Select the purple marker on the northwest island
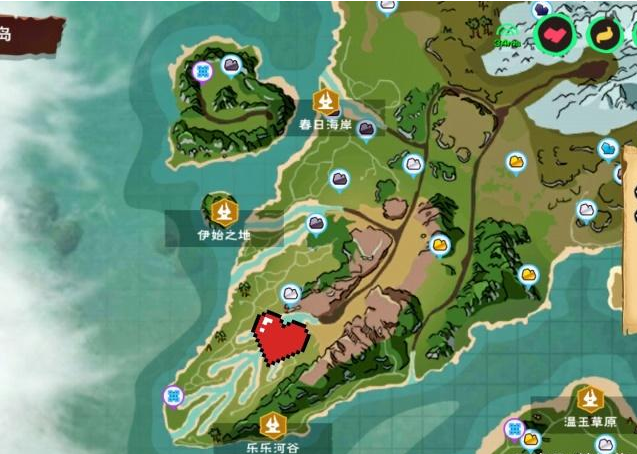Viewport: 637px width, 454px height. (x=204, y=71)
